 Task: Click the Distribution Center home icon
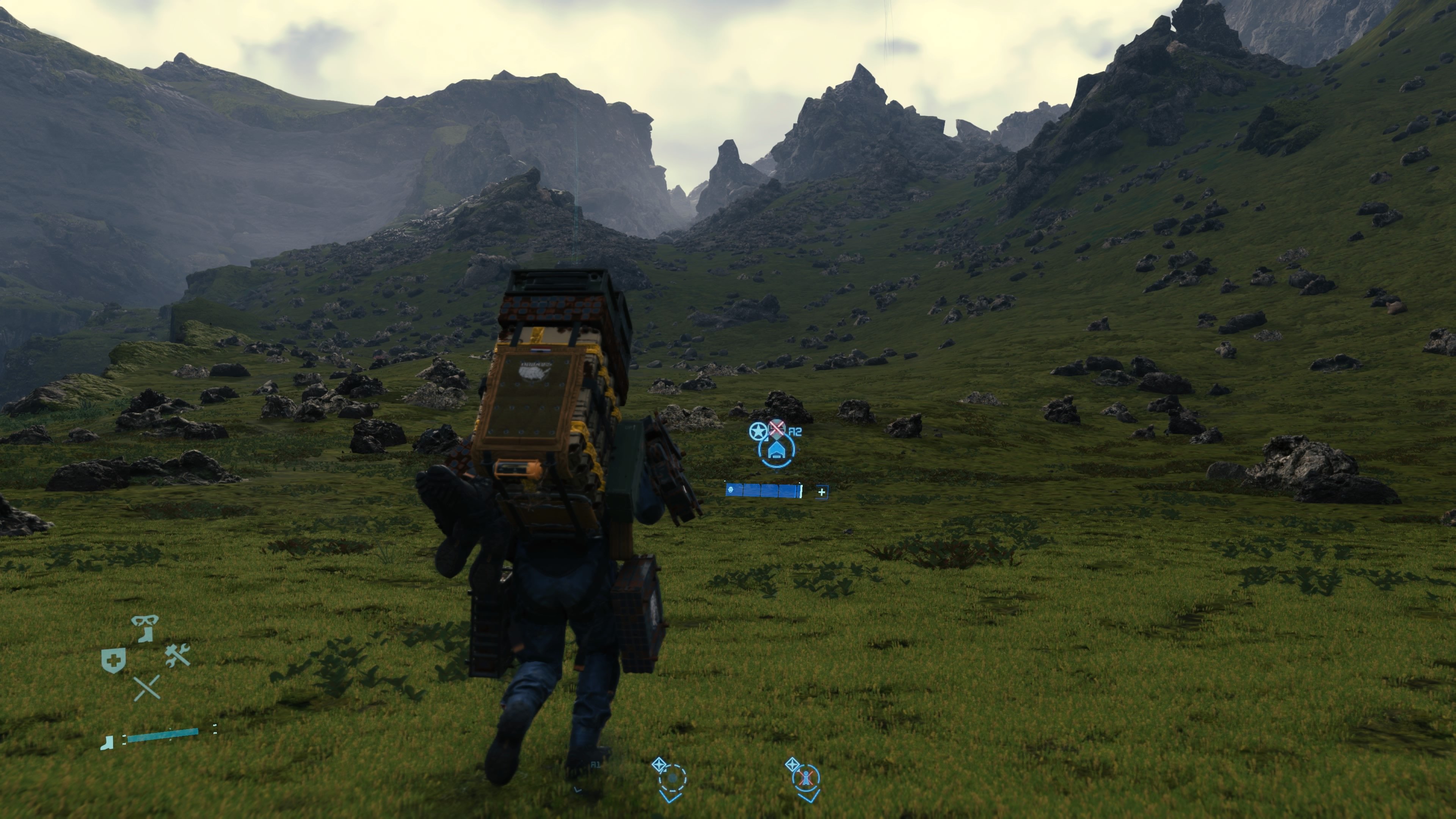[777, 450]
